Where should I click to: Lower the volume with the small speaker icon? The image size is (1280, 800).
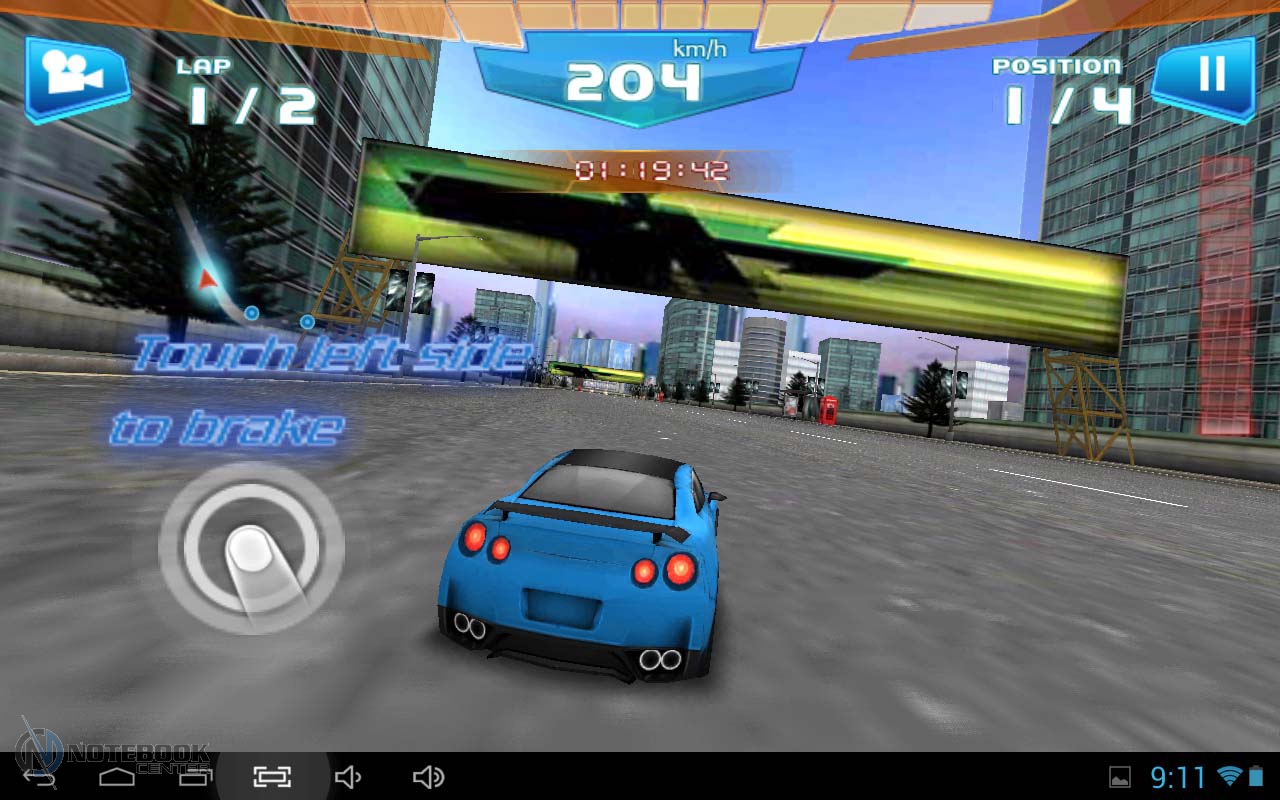347,777
